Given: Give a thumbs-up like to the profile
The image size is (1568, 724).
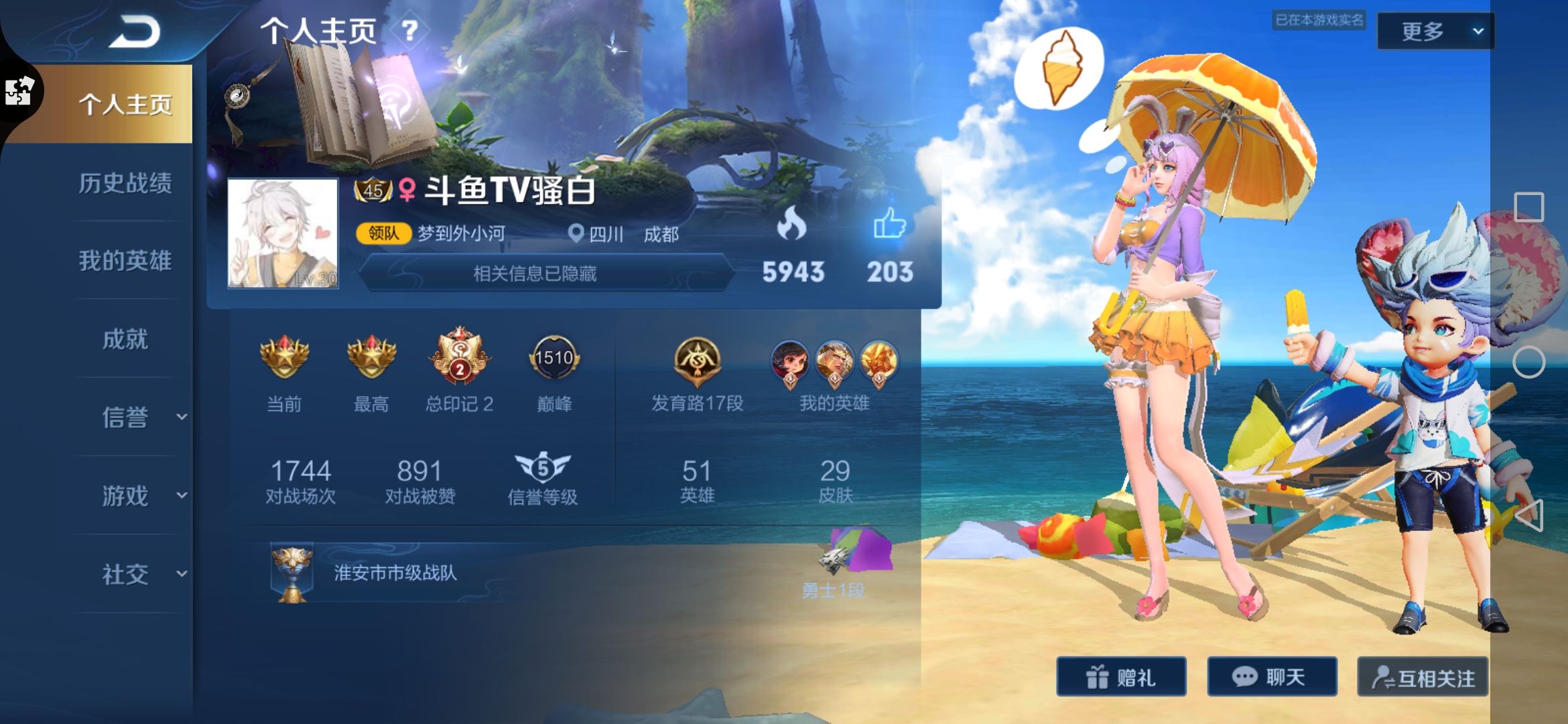Looking at the screenshot, I should 890,223.
